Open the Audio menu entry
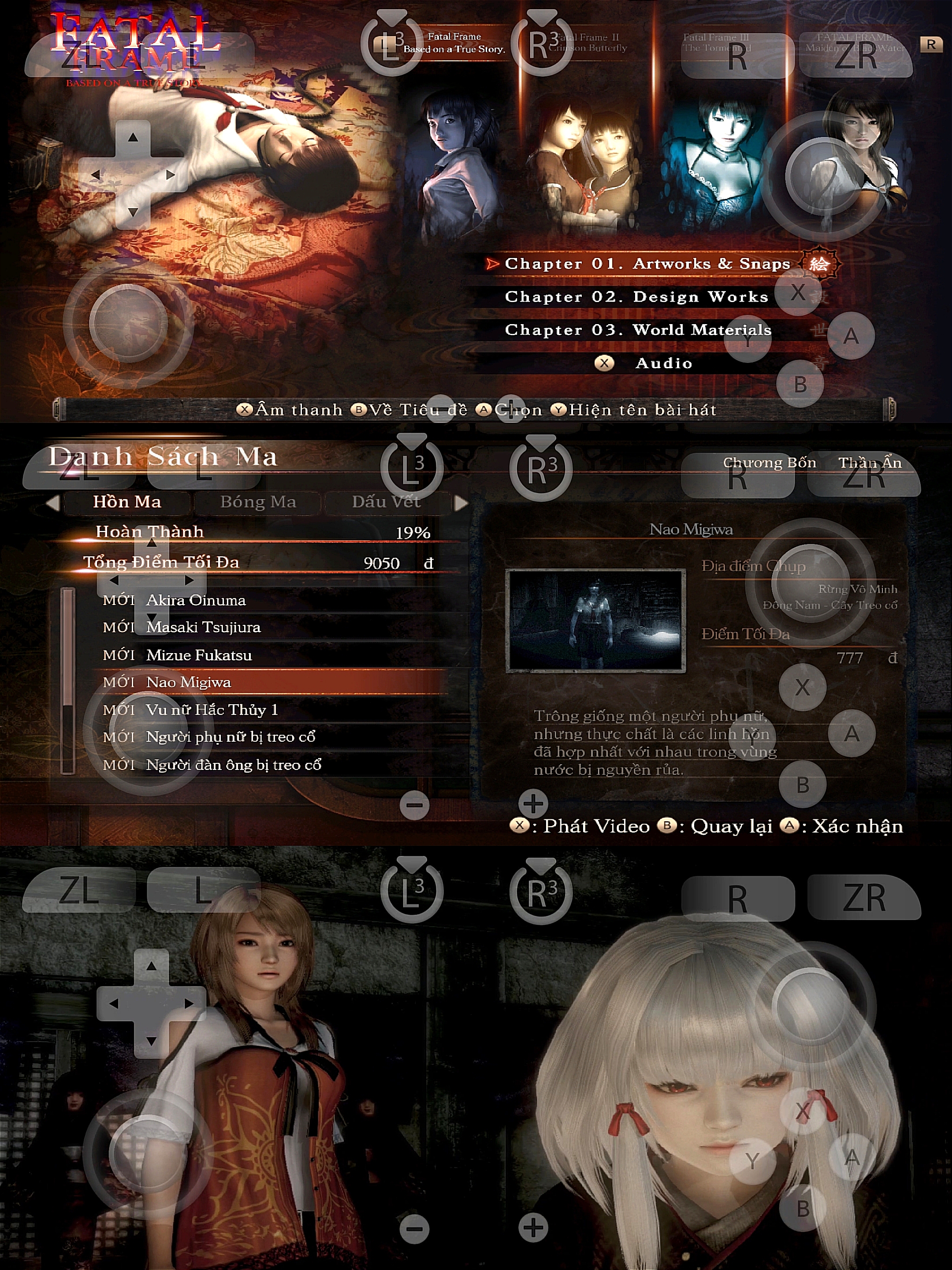952x1270 pixels. click(663, 363)
